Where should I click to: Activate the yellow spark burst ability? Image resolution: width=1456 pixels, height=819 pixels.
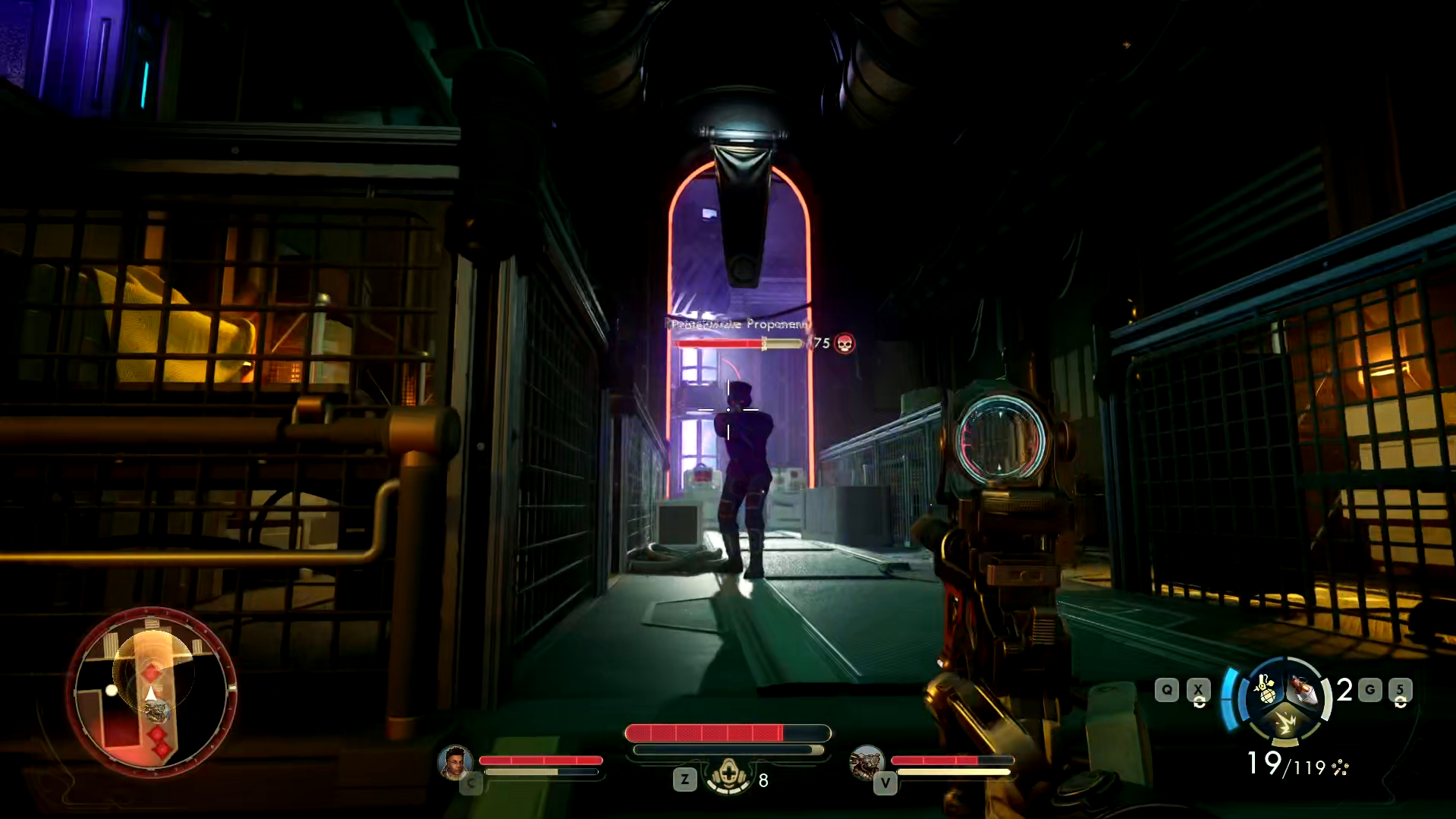1285,722
